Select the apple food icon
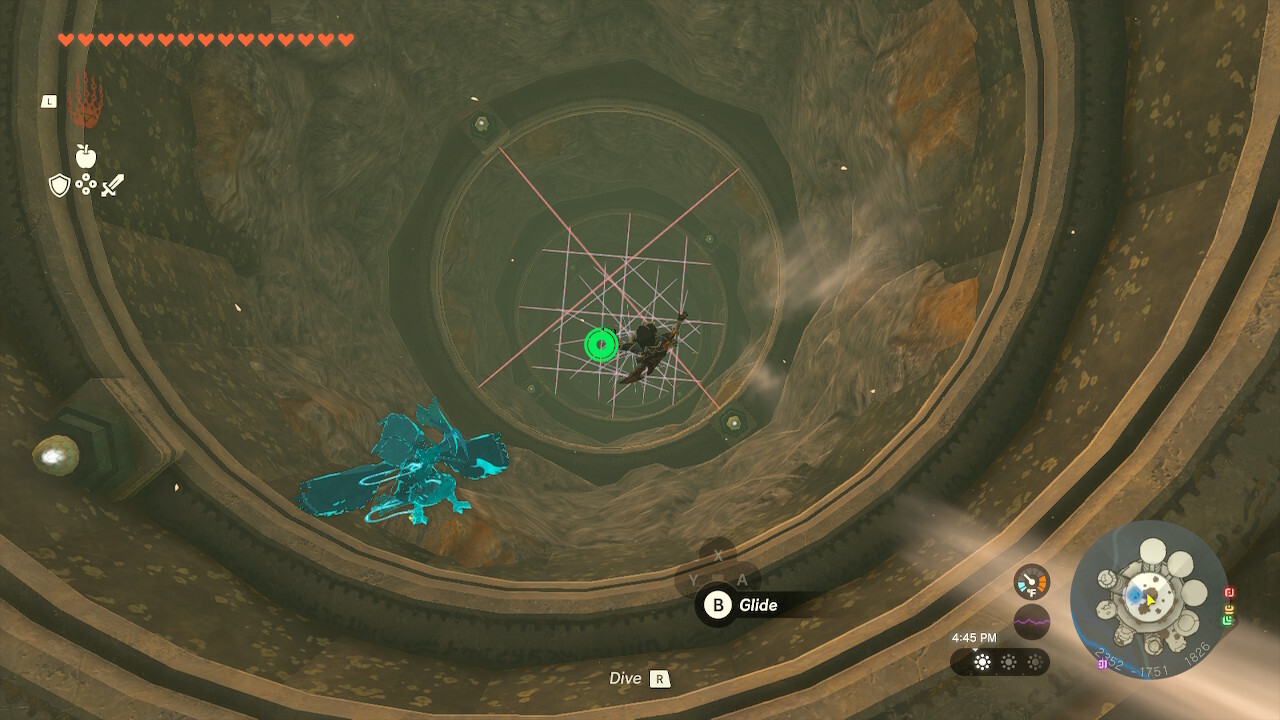Viewport: 1280px width, 720px height. [x=86, y=156]
